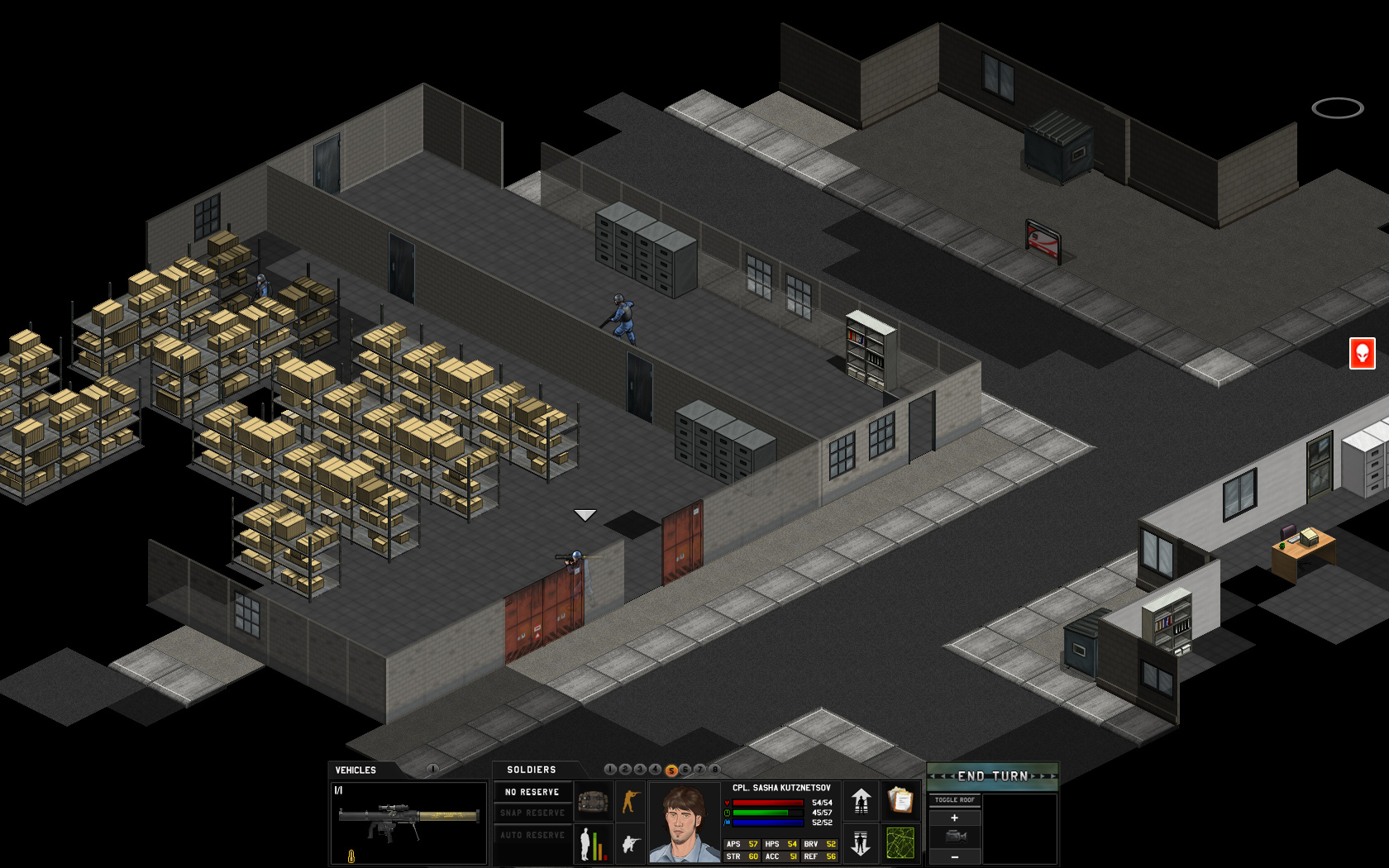Click the zoom in plus button
This screenshot has width=1389, height=868.
tap(955, 818)
